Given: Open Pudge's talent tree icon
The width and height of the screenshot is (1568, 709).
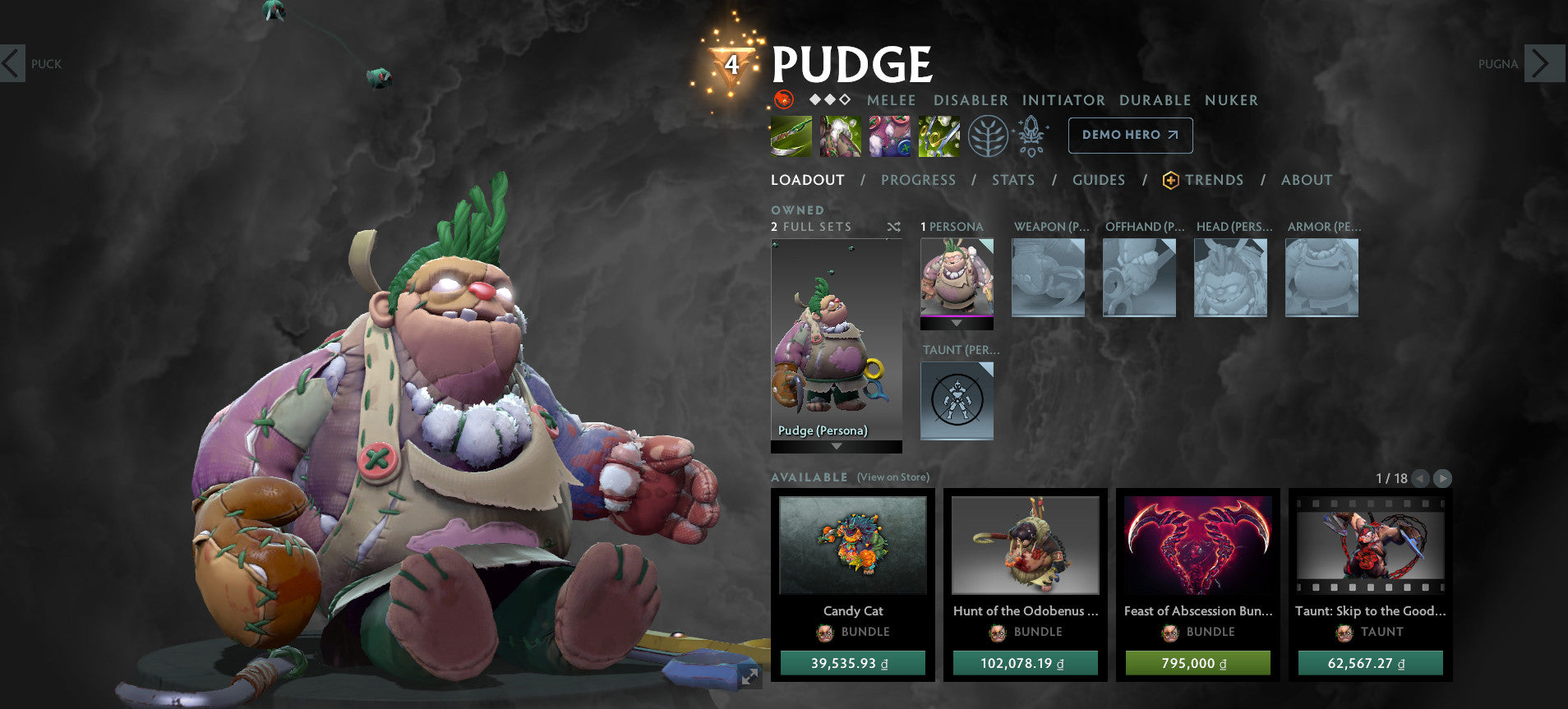Looking at the screenshot, I should coord(989,136).
